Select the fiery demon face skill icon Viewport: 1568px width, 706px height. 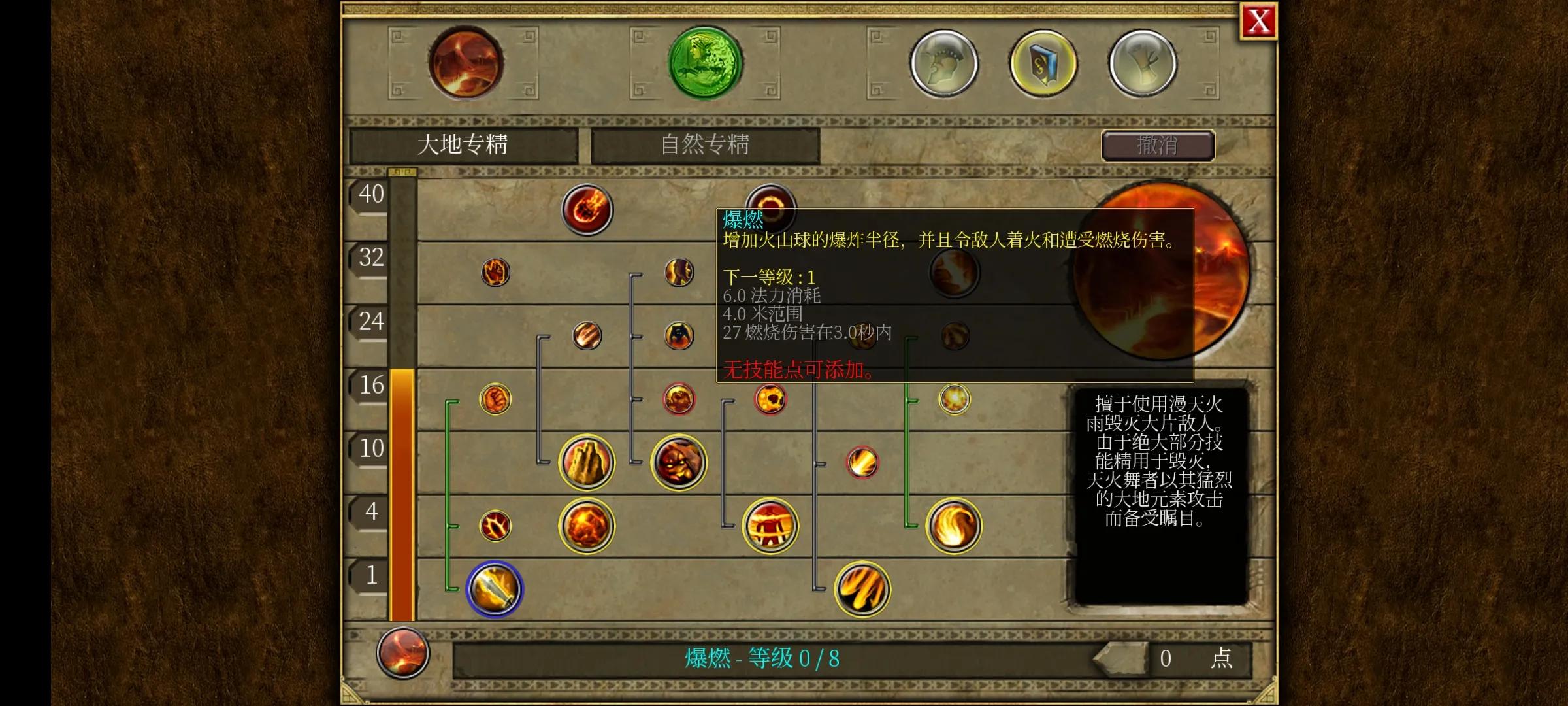(x=678, y=462)
